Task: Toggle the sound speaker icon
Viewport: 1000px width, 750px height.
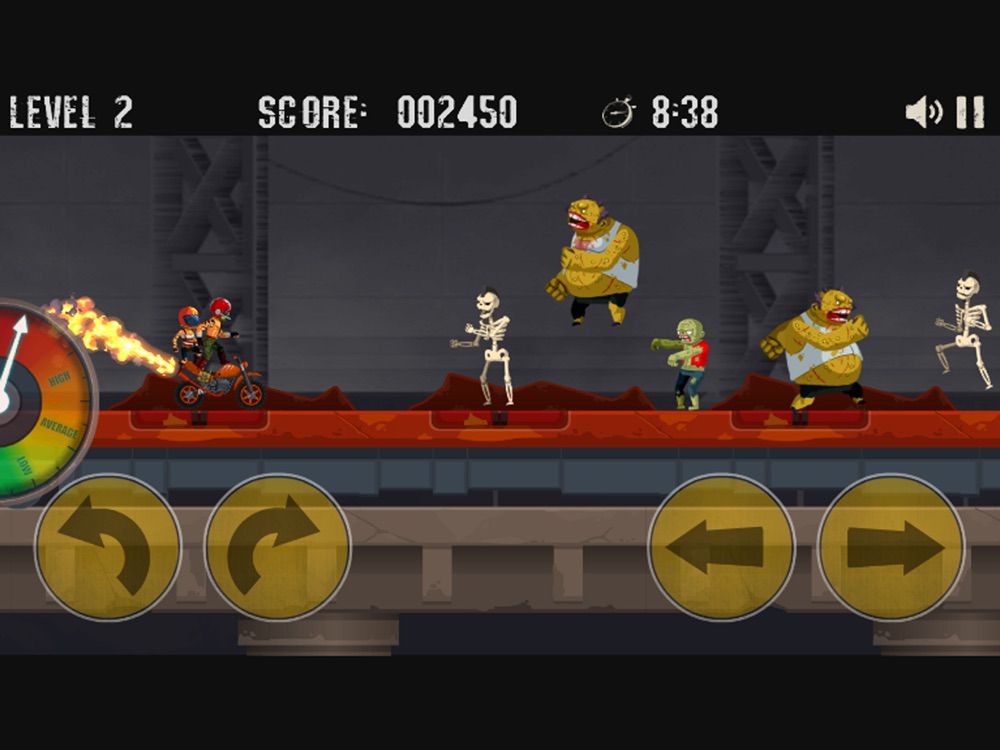Action: coord(922,112)
